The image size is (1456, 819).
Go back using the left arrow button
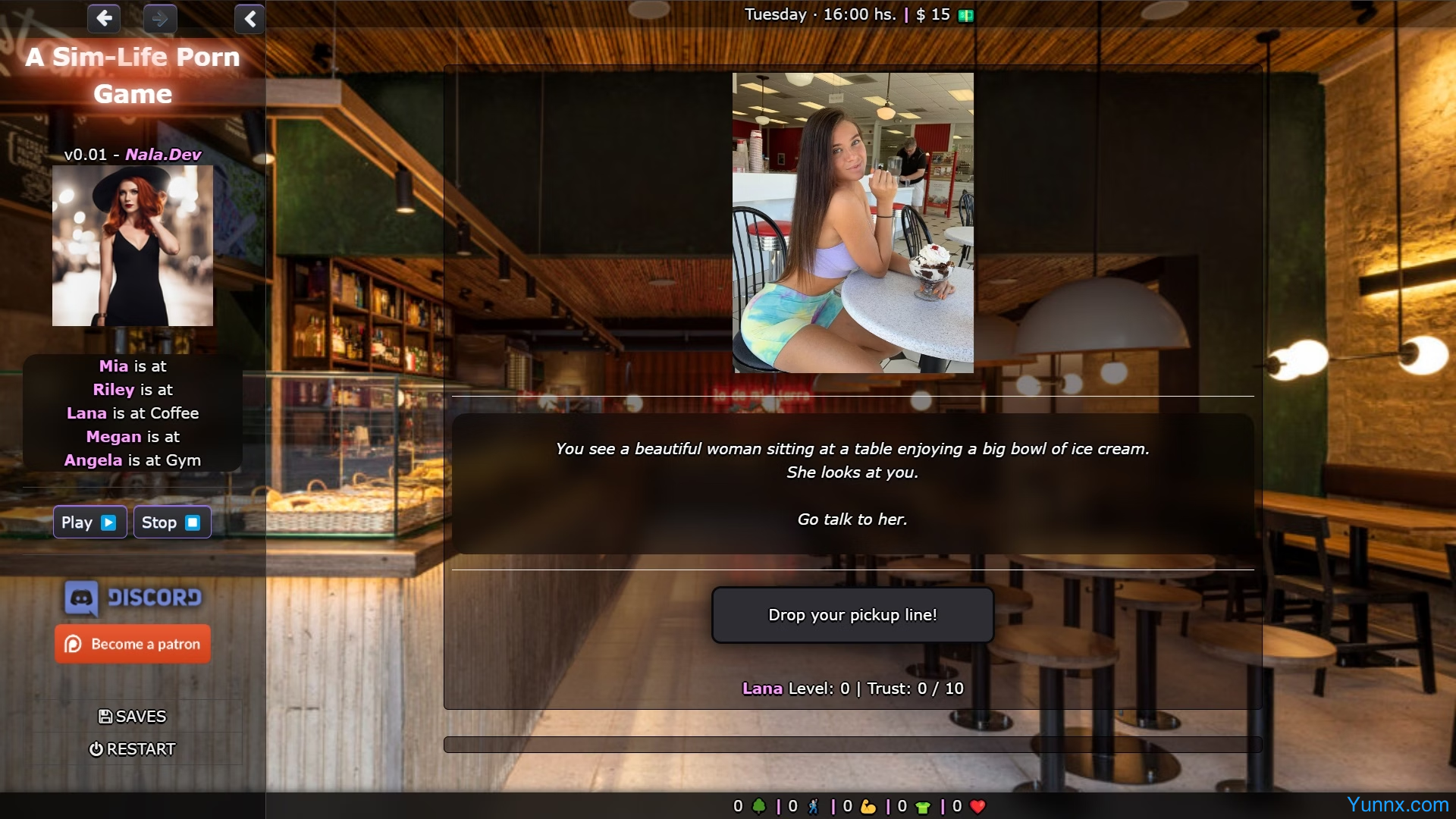(104, 17)
